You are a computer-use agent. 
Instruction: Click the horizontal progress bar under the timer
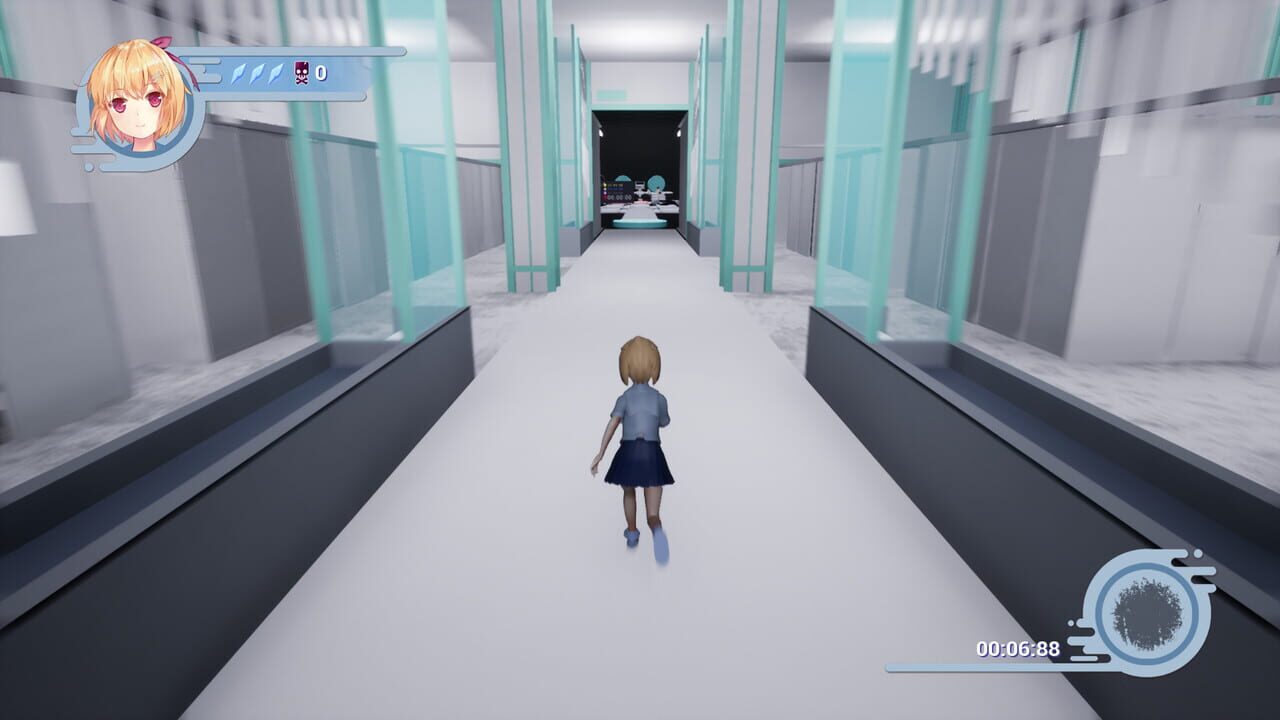coord(974,668)
